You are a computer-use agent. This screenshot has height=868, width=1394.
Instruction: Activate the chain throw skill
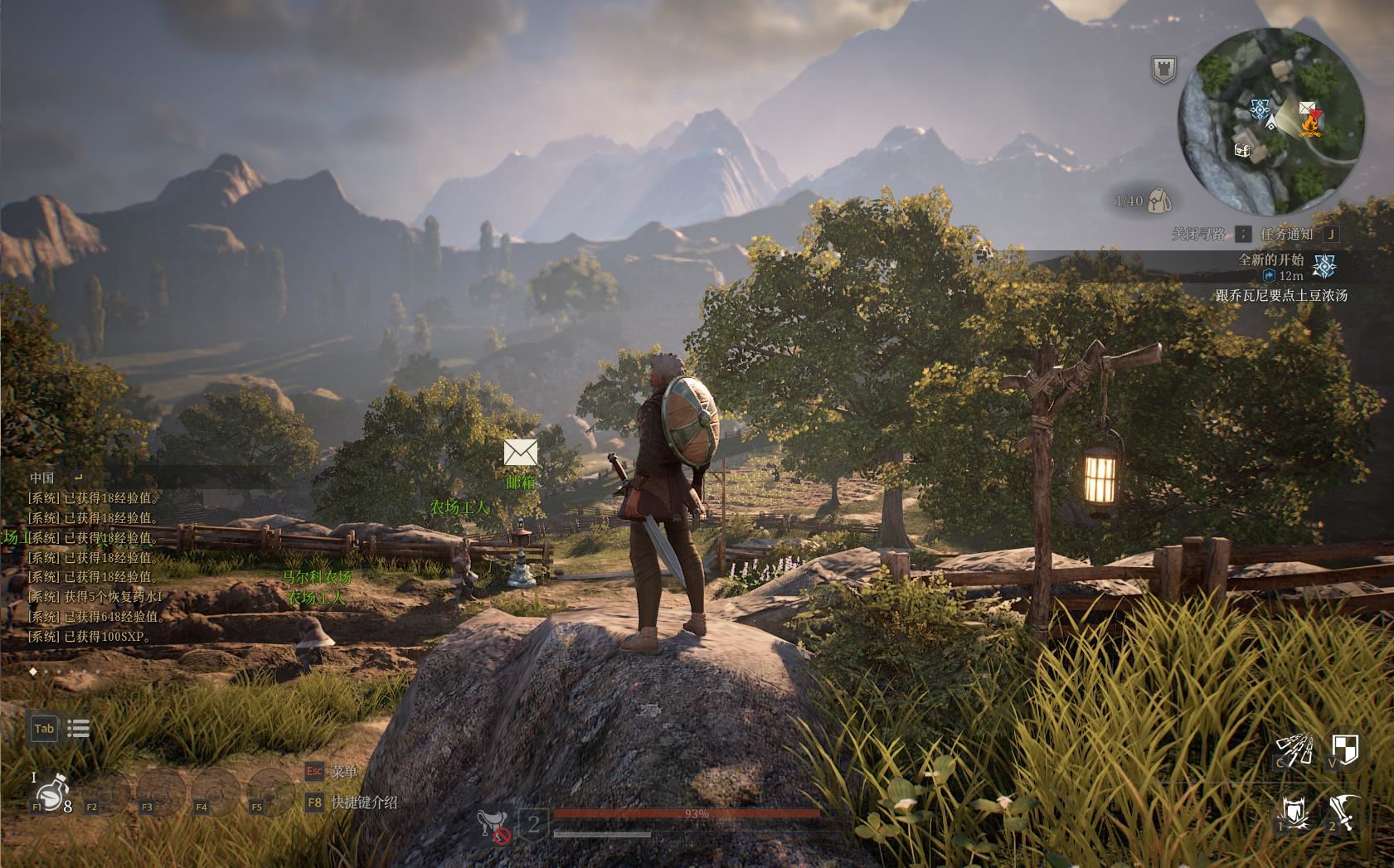pyautogui.click(x=1294, y=750)
